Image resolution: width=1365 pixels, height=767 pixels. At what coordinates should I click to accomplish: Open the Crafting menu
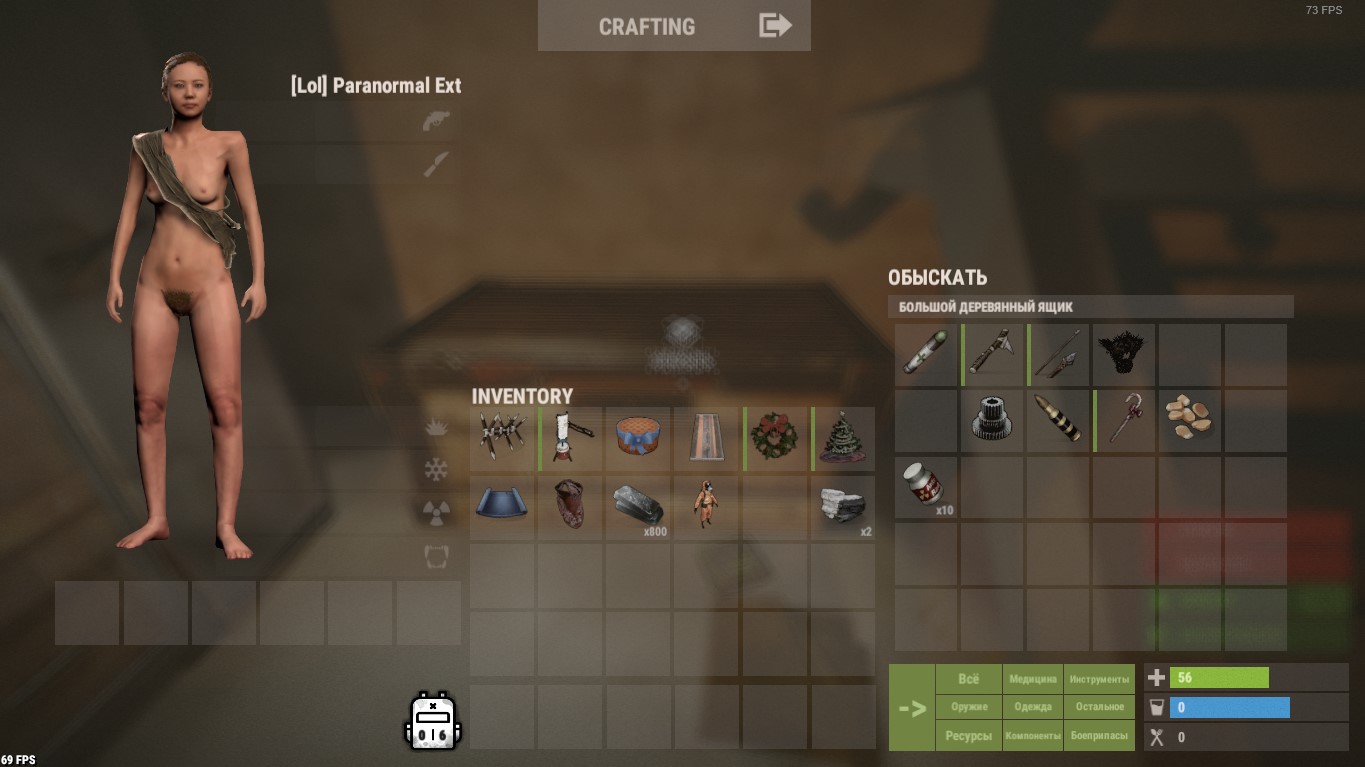(674, 26)
